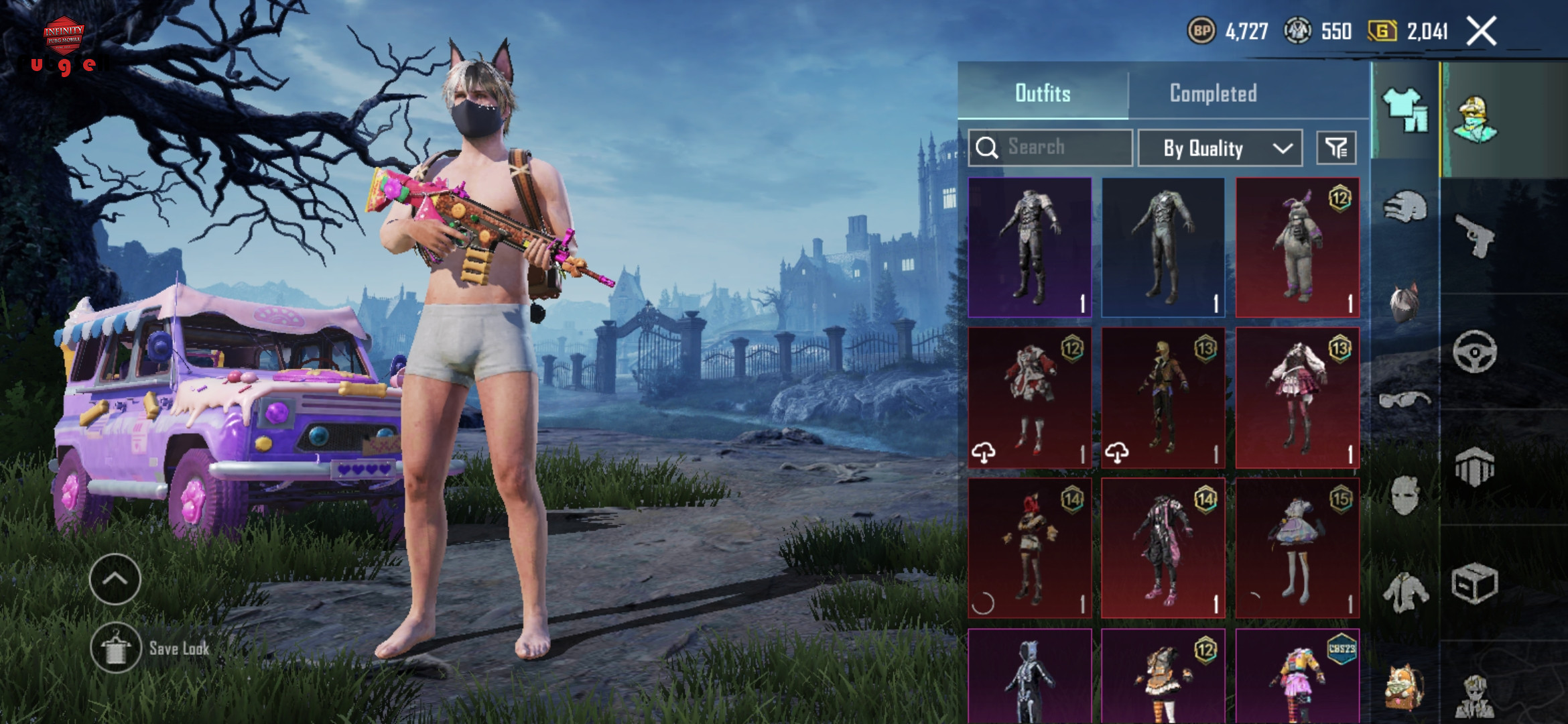Select the level 15 pastel dress outfit
1568x724 pixels.
click(1297, 548)
